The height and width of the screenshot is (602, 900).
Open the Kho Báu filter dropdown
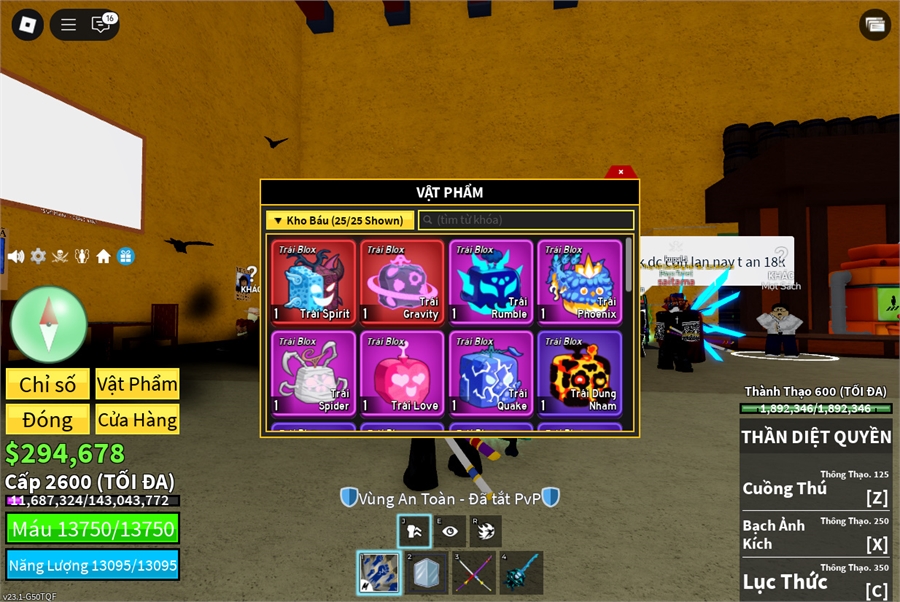click(340, 220)
